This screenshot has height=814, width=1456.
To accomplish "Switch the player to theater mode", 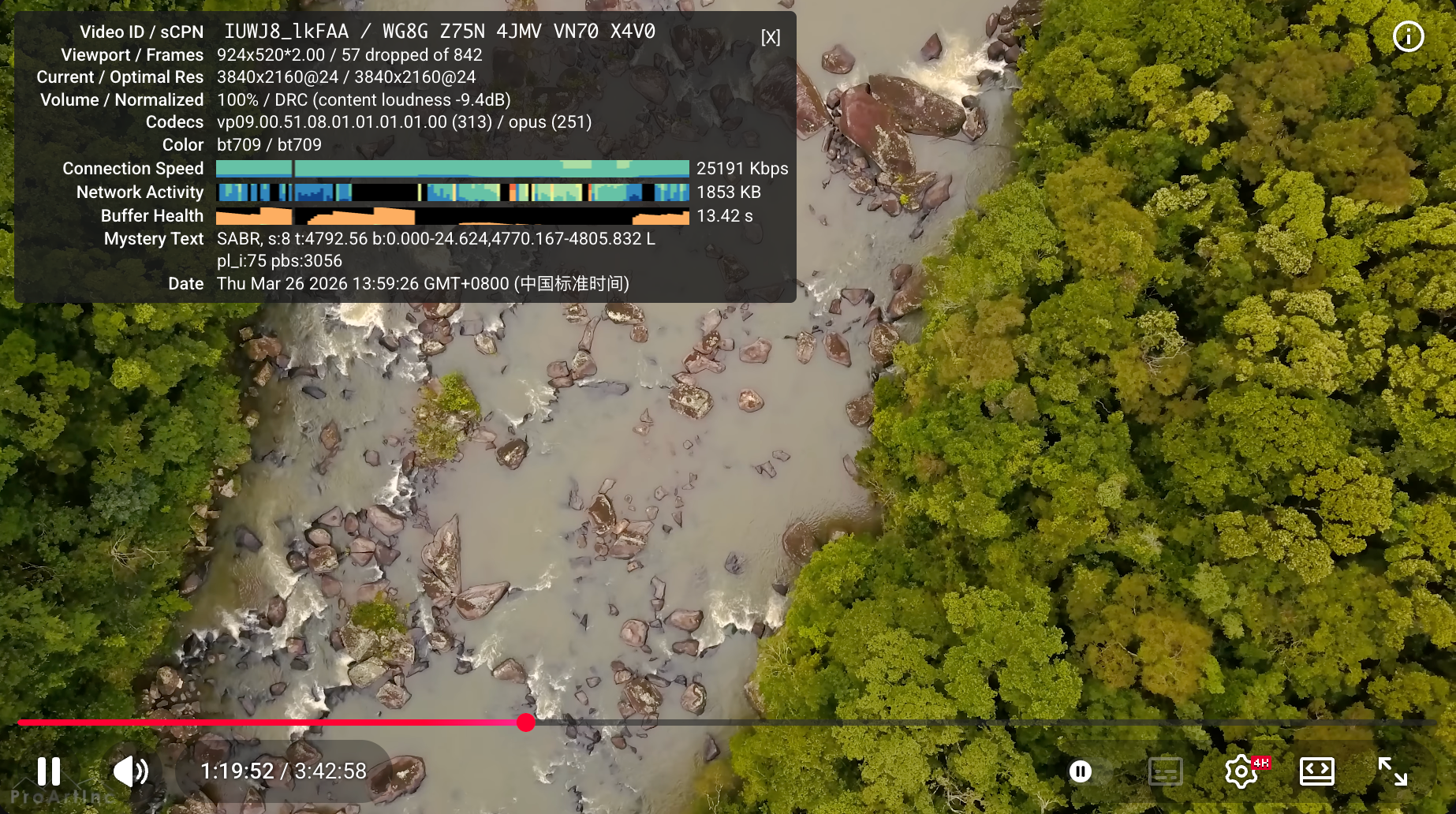I will coord(1316,771).
